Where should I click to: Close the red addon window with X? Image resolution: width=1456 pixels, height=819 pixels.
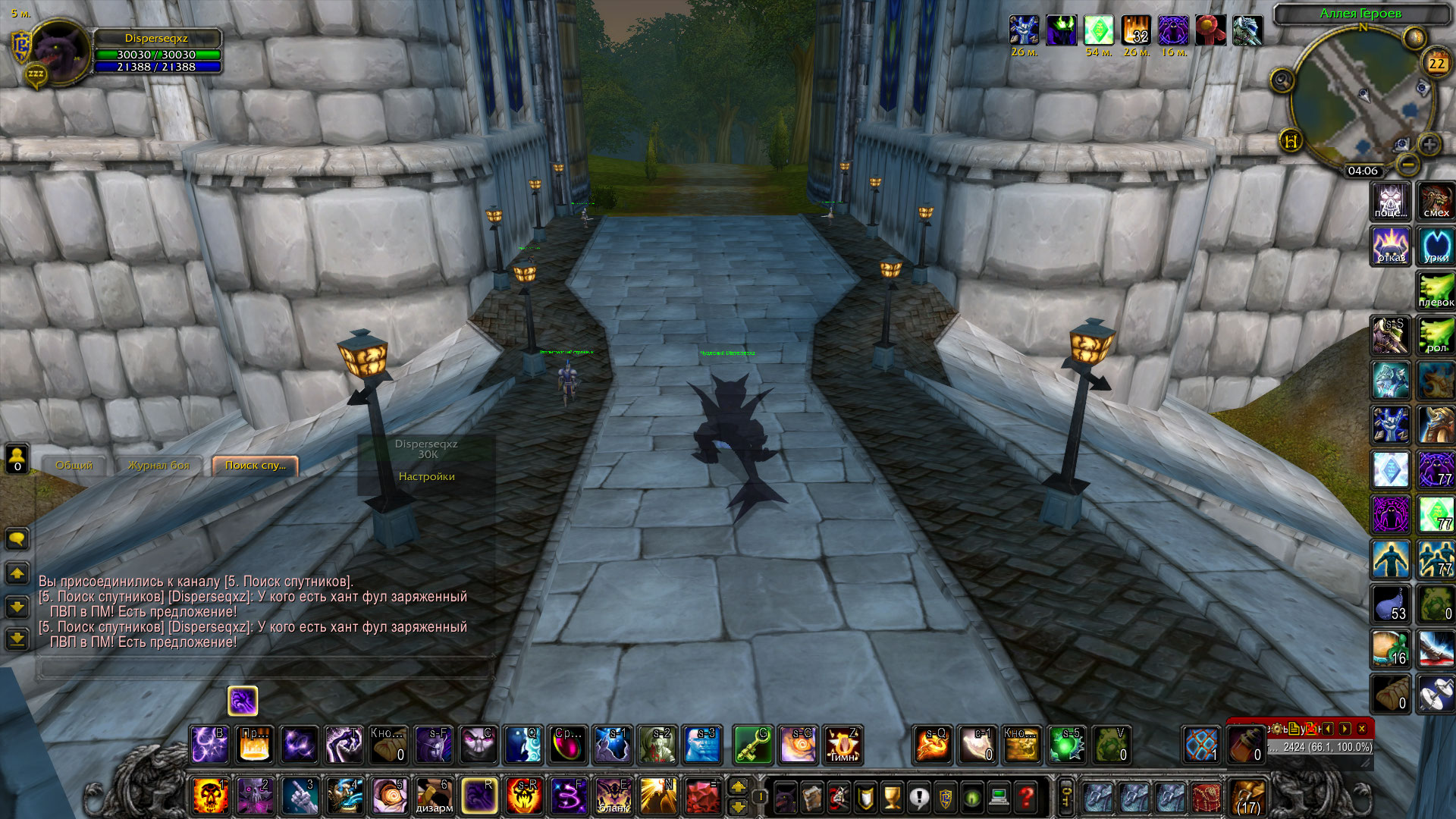(x=1362, y=729)
